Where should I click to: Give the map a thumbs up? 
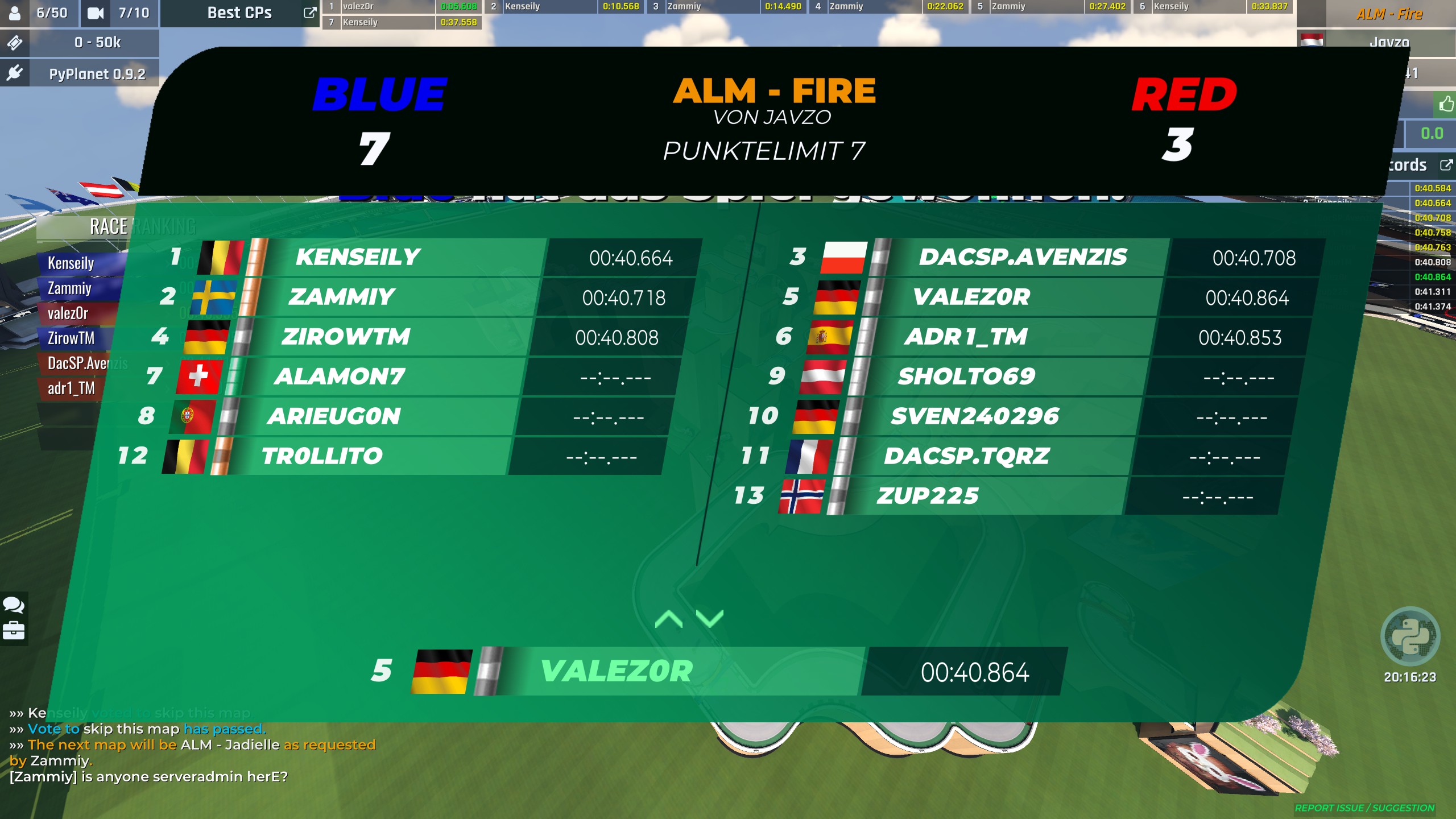1446,104
